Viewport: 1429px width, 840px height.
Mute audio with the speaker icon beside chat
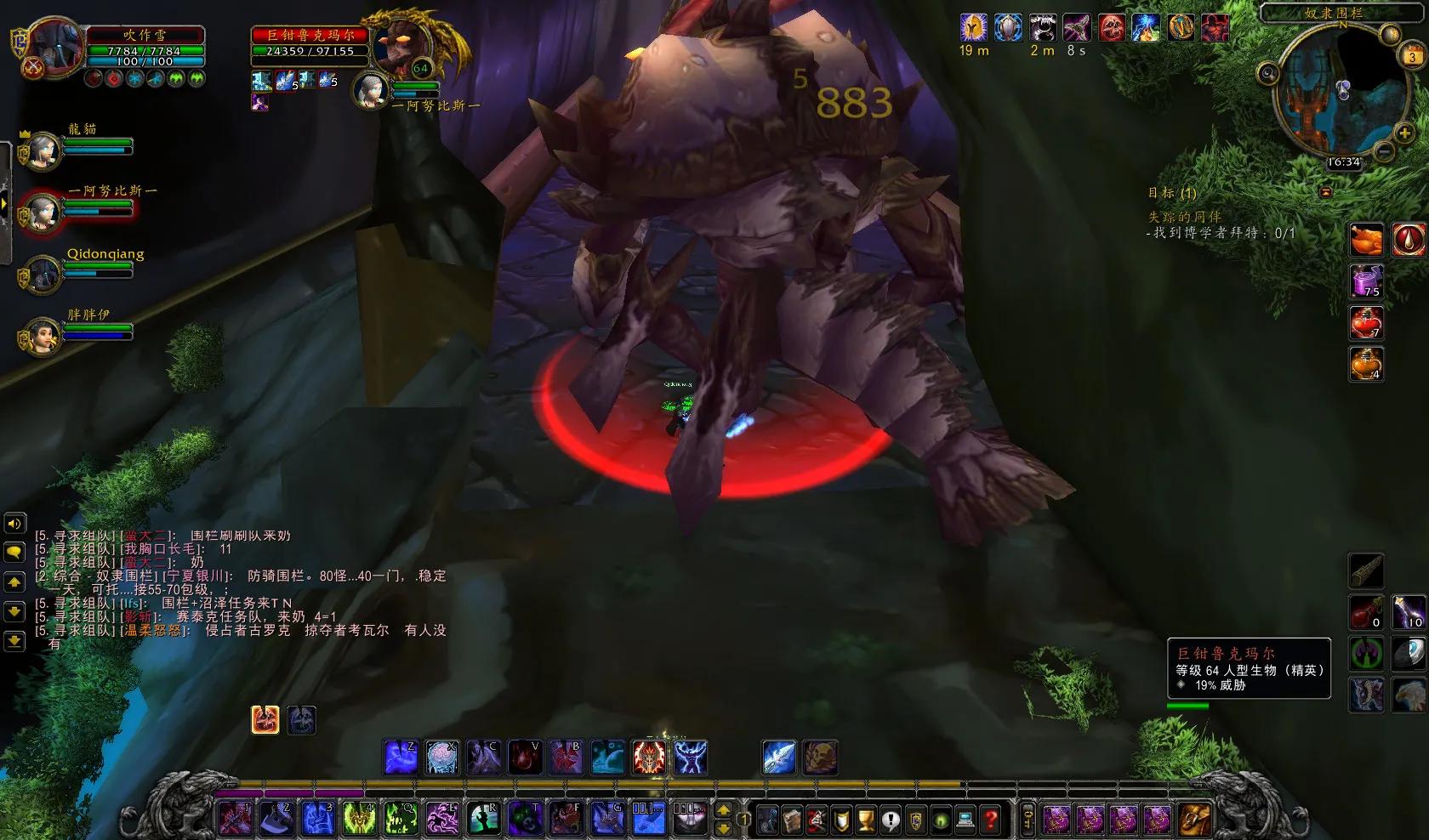tap(14, 525)
